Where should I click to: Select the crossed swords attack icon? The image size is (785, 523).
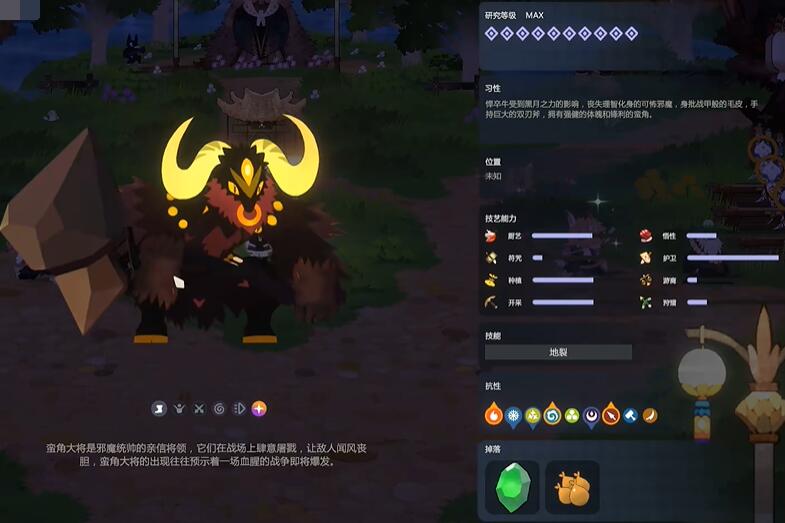(x=199, y=408)
